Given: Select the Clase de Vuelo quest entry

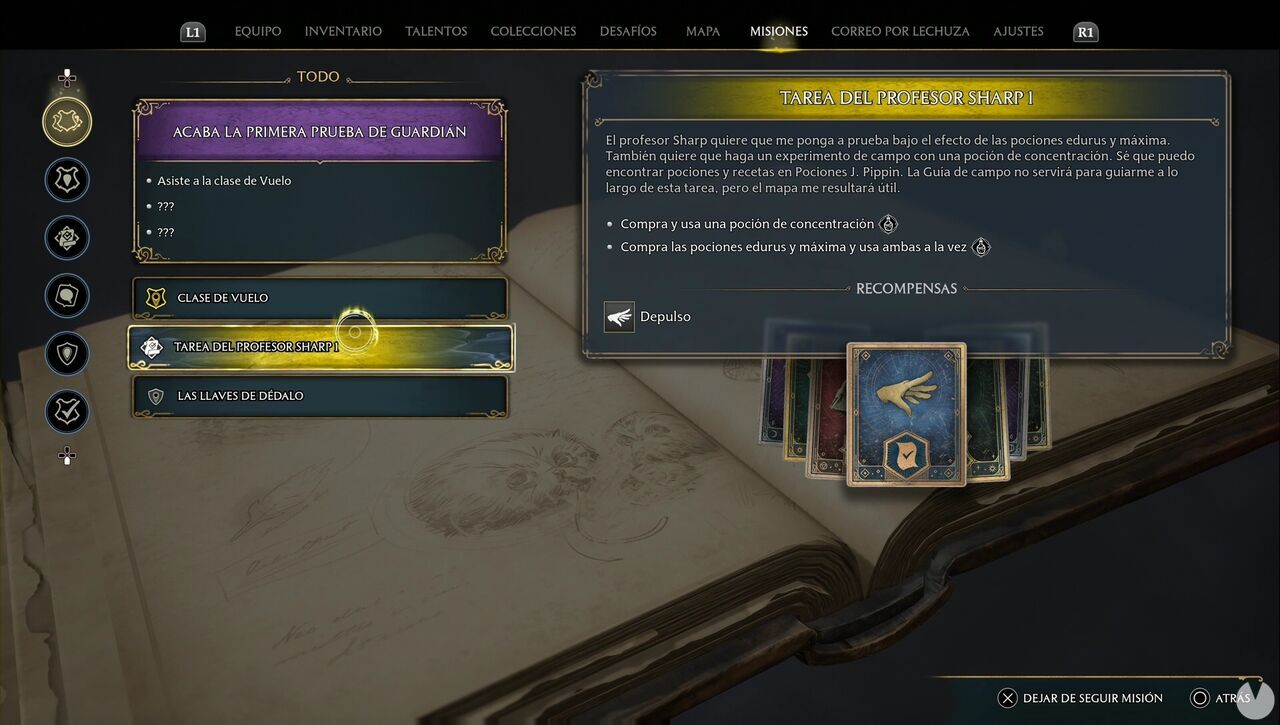Looking at the screenshot, I should 318,297.
